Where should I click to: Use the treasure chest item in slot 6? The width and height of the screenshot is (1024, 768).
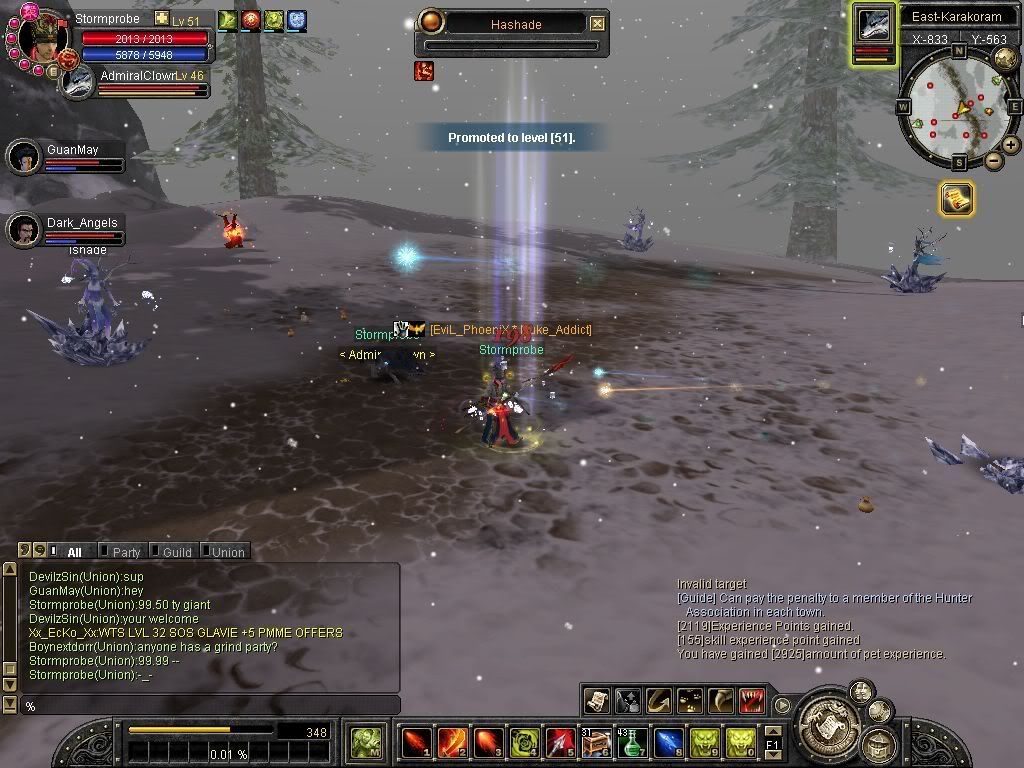[596, 743]
